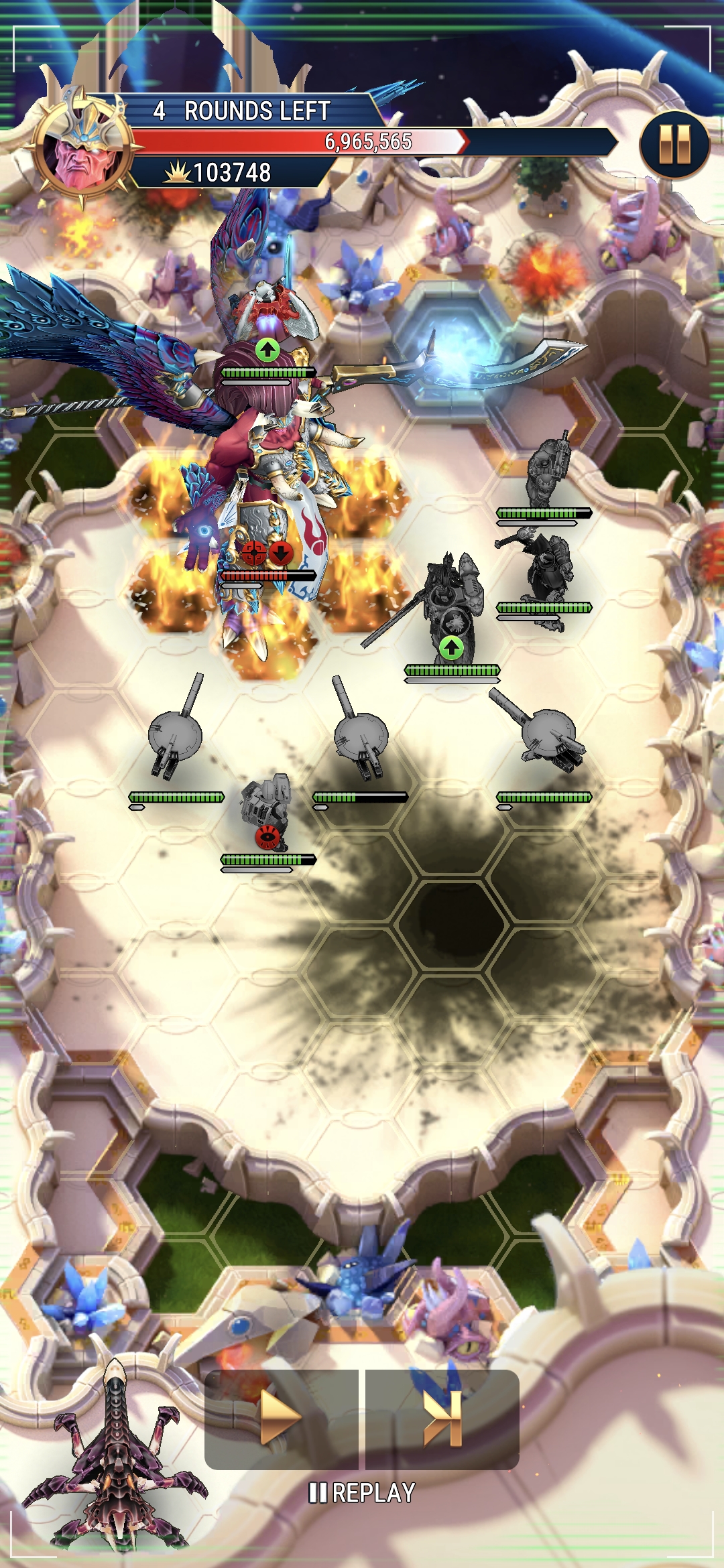Resume the replay with the play arrow
Screen dimensions: 724x1568
tap(281, 1419)
